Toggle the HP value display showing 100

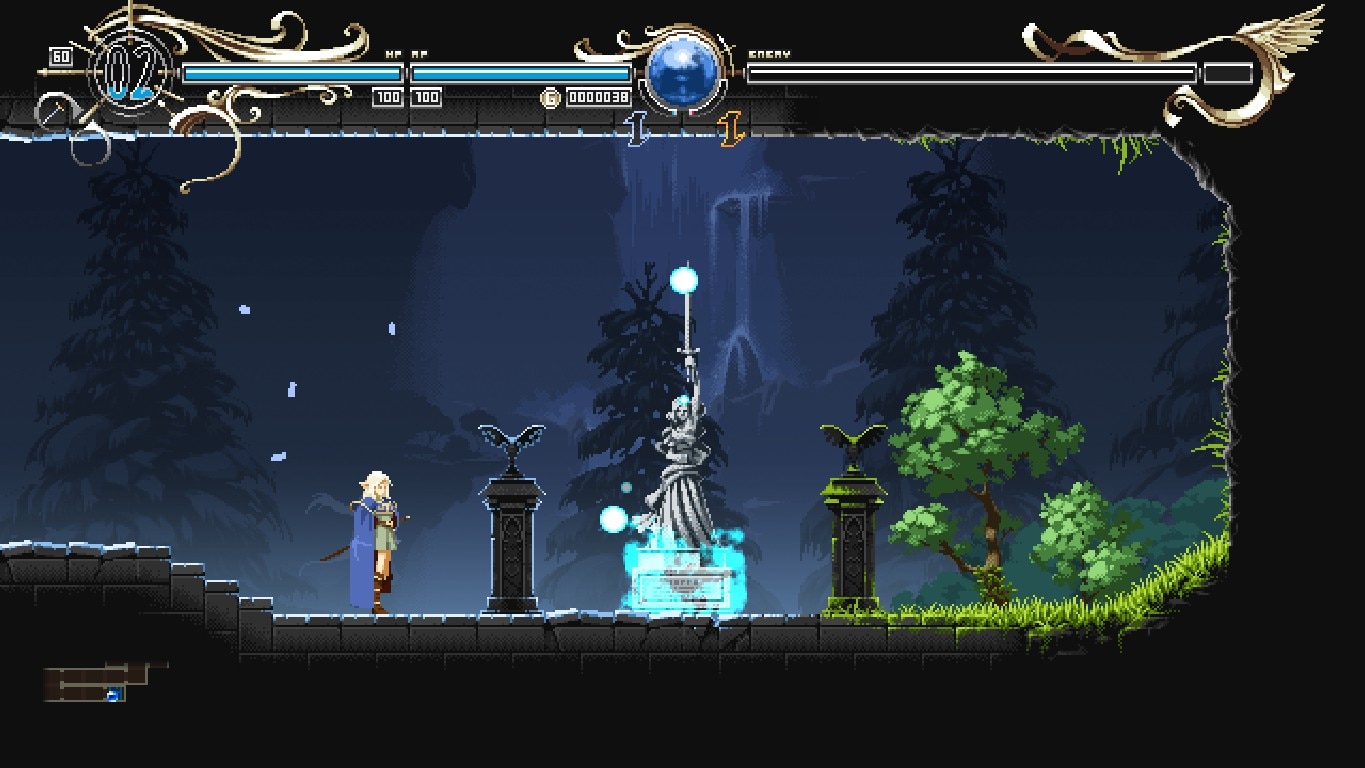click(x=388, y=97)
